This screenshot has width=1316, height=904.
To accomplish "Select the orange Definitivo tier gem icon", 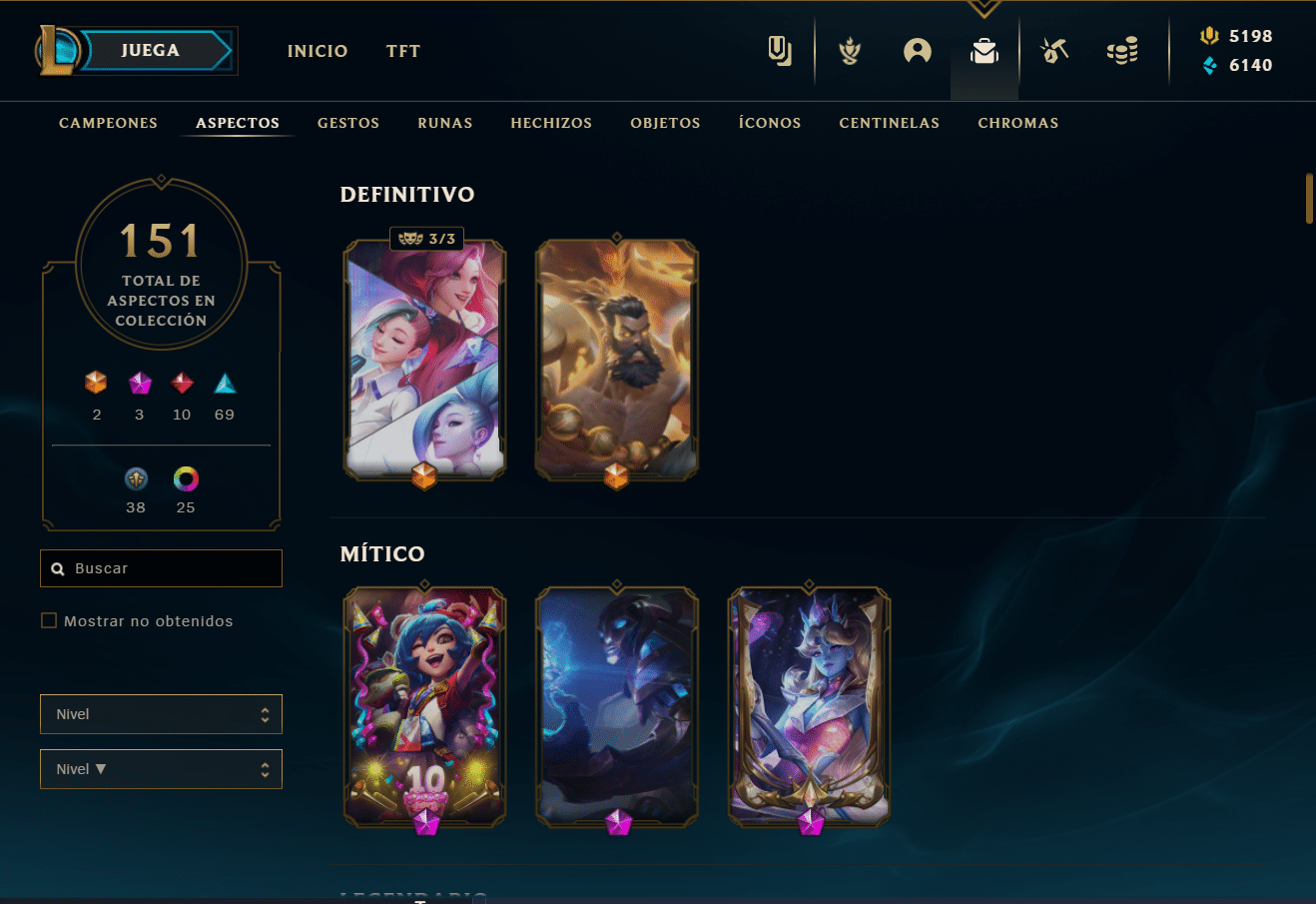I will point(96,382).
